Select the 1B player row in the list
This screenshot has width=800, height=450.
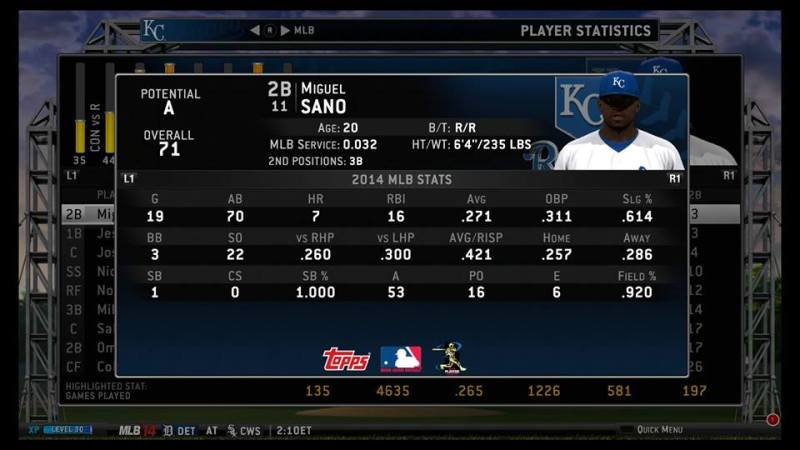coord(88,233)
